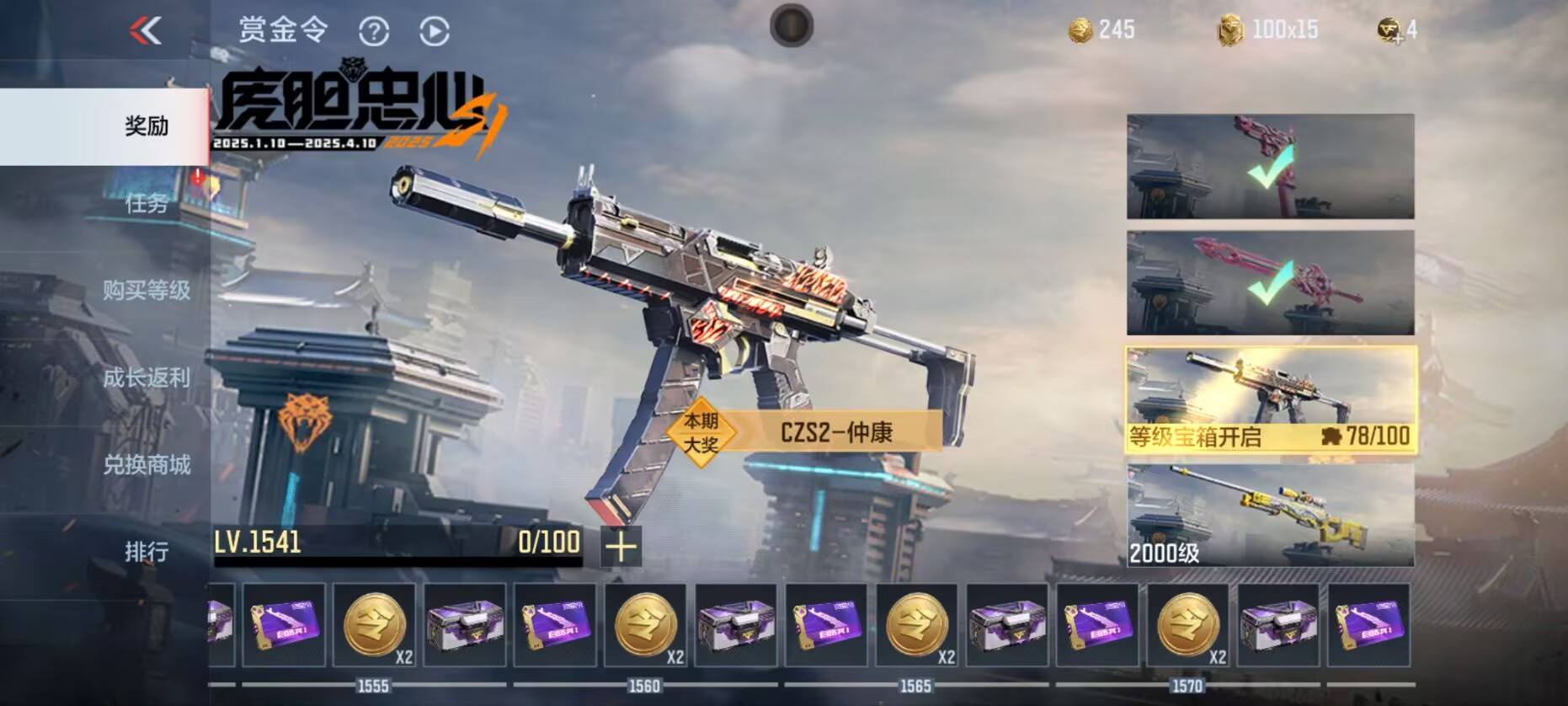The image size is (1568, 706).
Task: Select the 2000级 golden sniper reward thumbnail
Action: 1271,516
